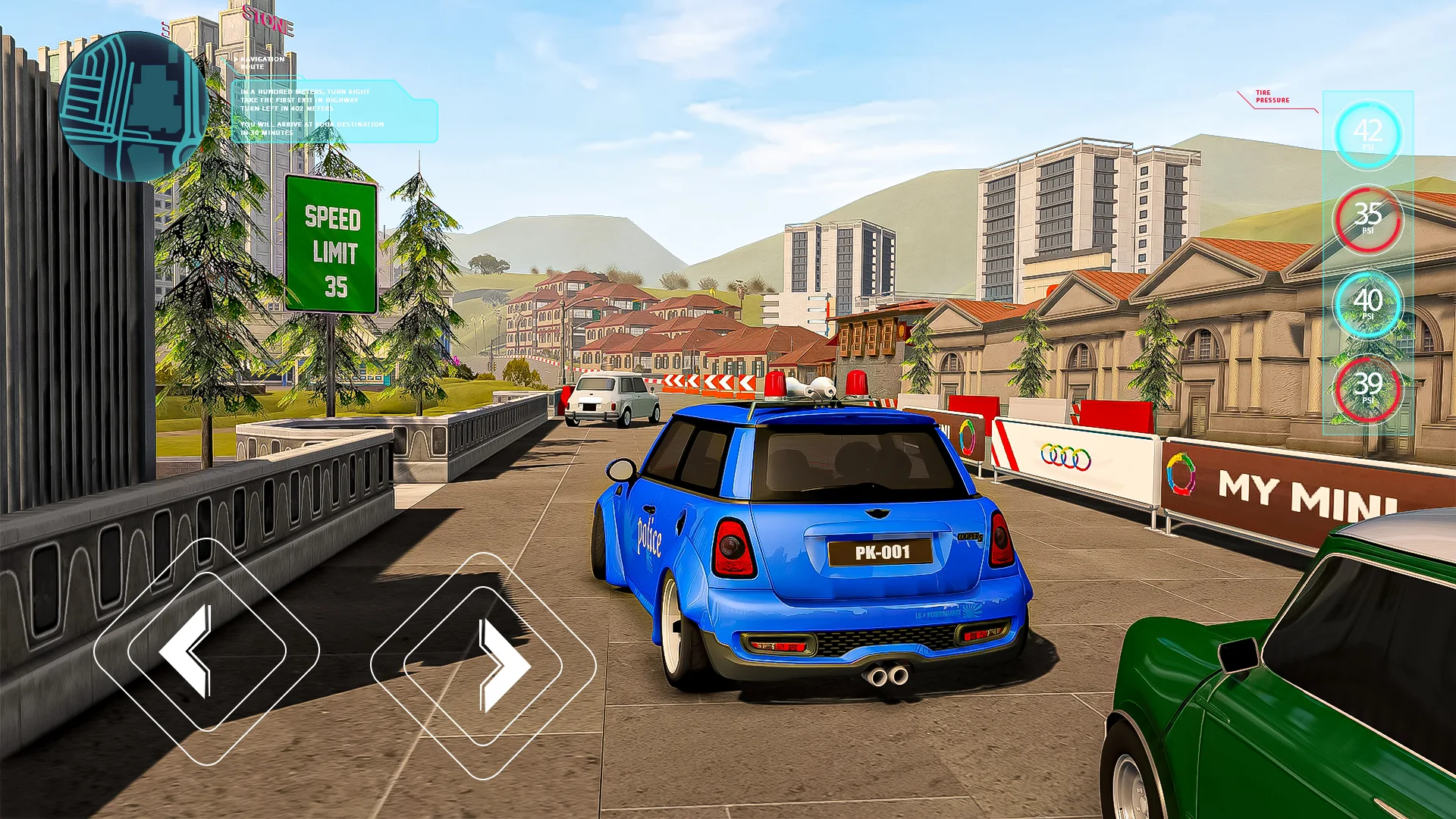Select the 39 PSI tire gauge
The height and width of the screenshot is (819, 1456).
pos(1367,389)
